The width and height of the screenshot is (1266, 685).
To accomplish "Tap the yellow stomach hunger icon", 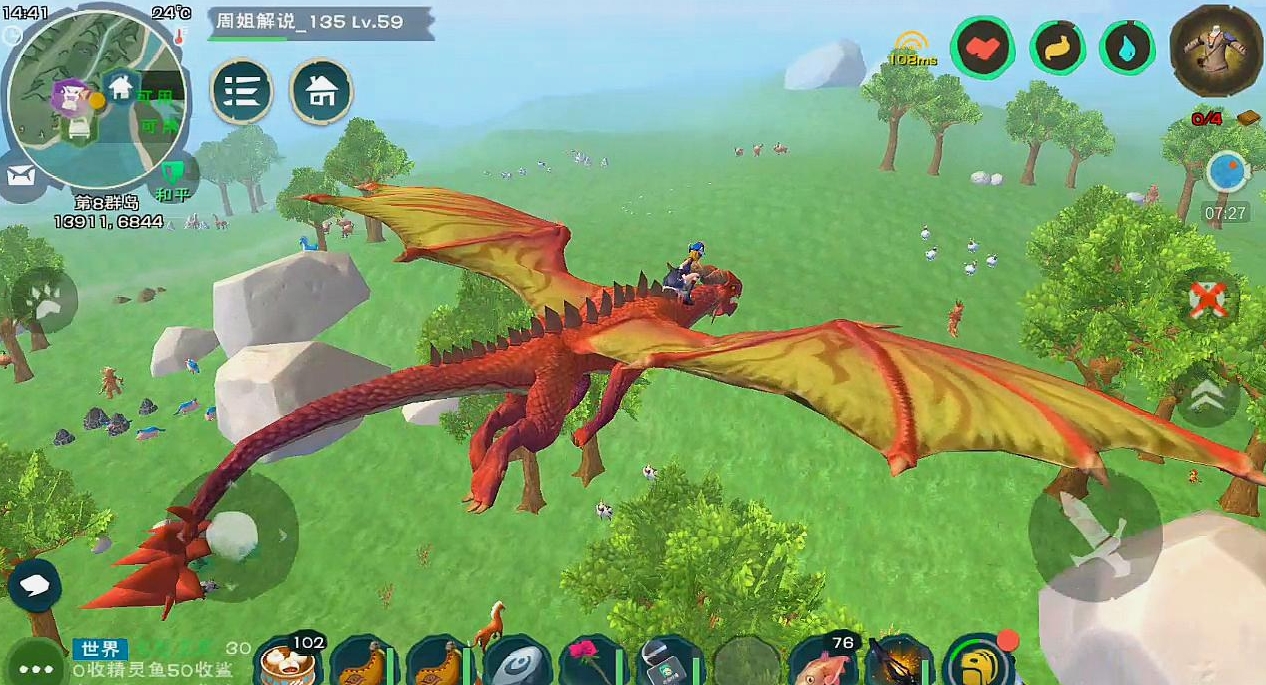I will pyautogui.click(x=1058, y=46).
